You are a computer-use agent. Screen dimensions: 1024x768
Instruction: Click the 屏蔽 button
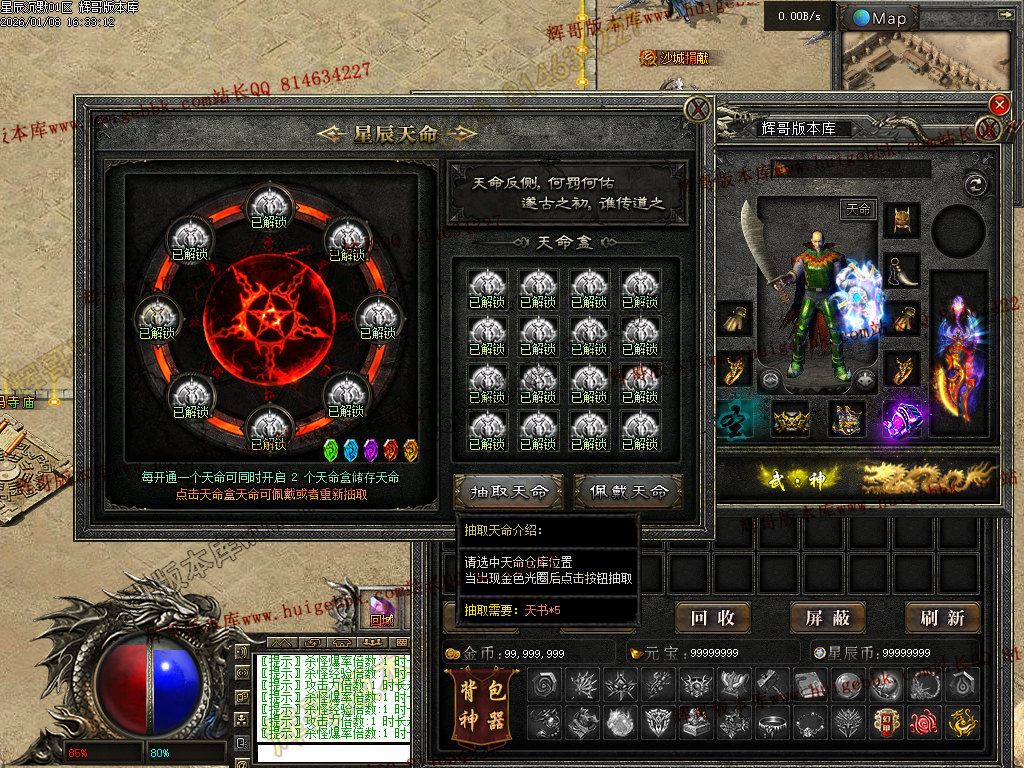[x=827, y=618]
